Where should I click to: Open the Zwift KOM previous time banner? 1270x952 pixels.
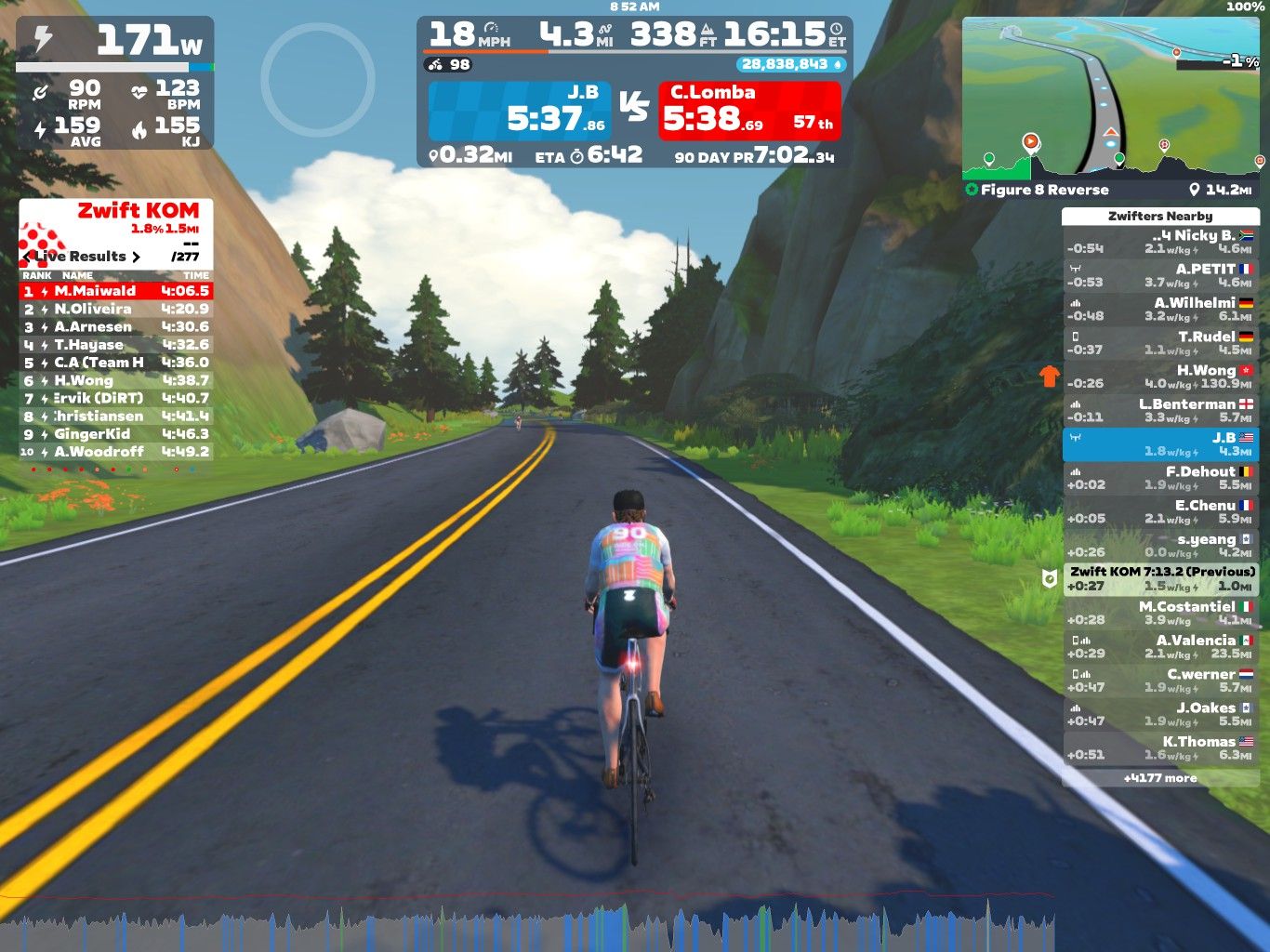coord(1161,578)
